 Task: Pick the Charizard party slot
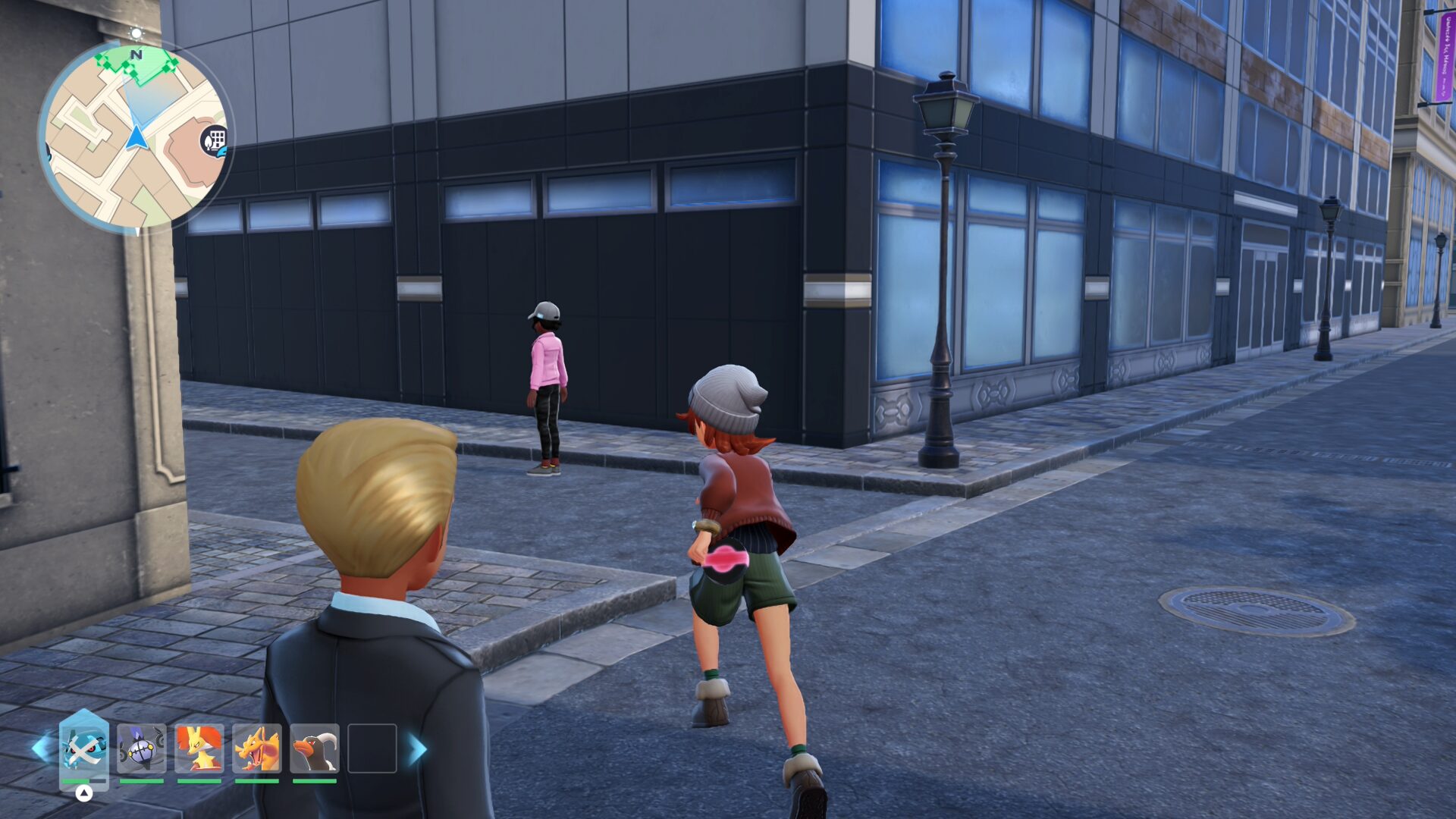coord(256,749)
